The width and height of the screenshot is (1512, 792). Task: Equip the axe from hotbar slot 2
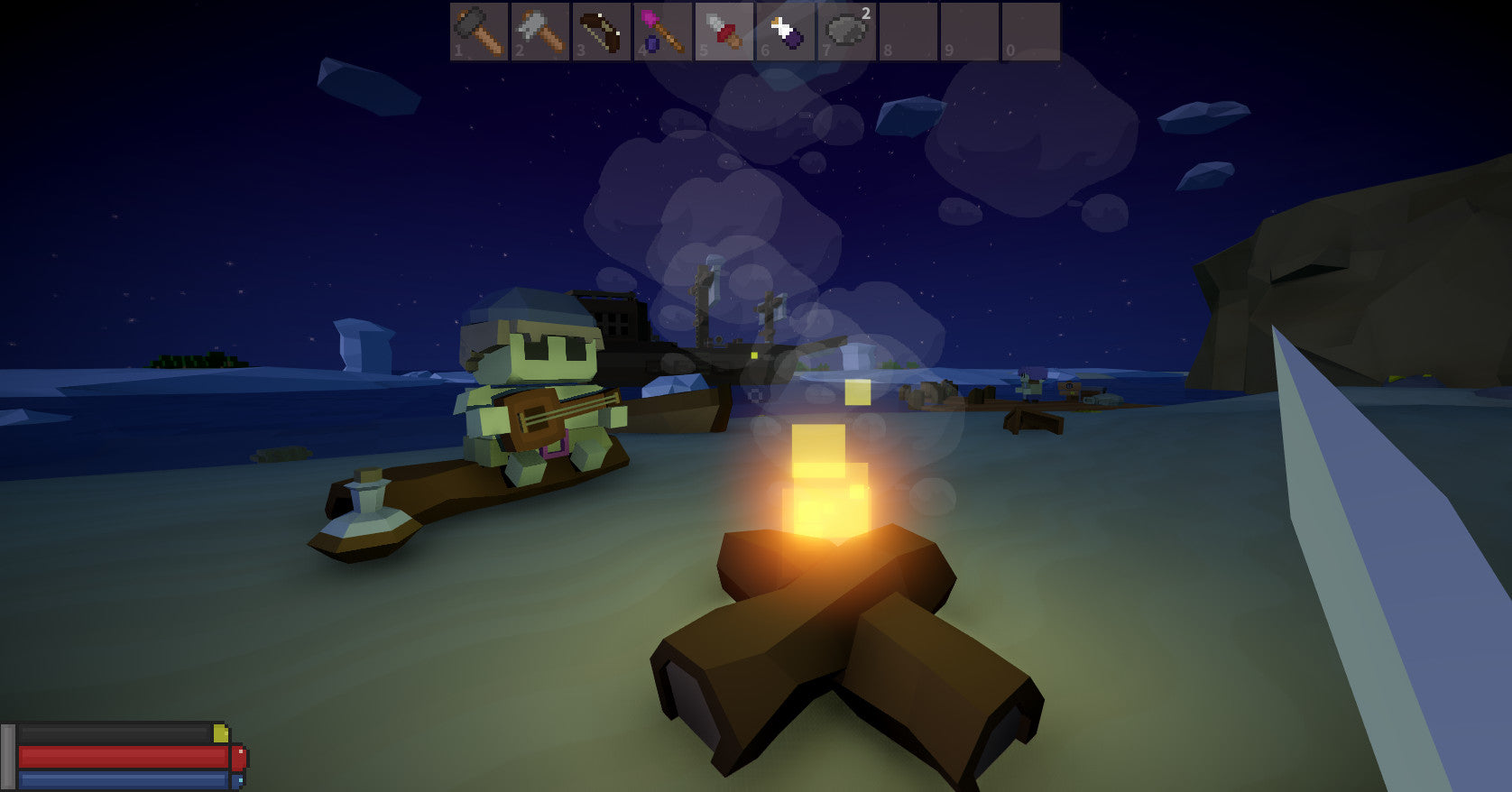pyautogui.click(x=540, y=32)
